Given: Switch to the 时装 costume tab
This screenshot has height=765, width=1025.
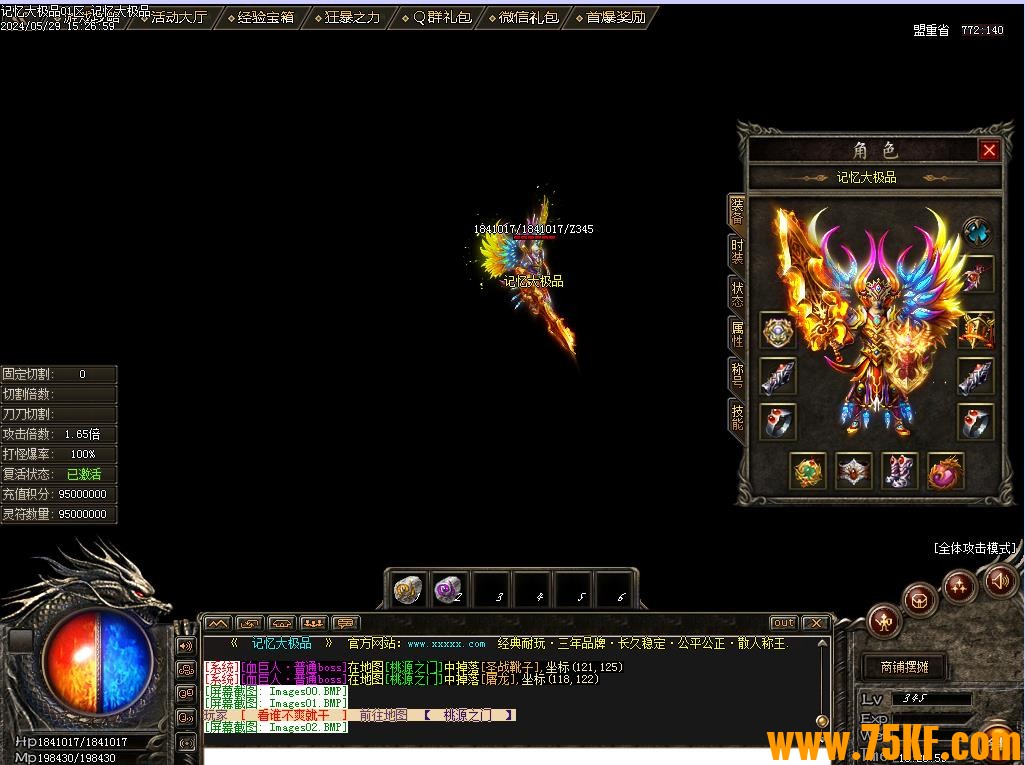Looking at the screenshot, I should (x=737, y=251).
